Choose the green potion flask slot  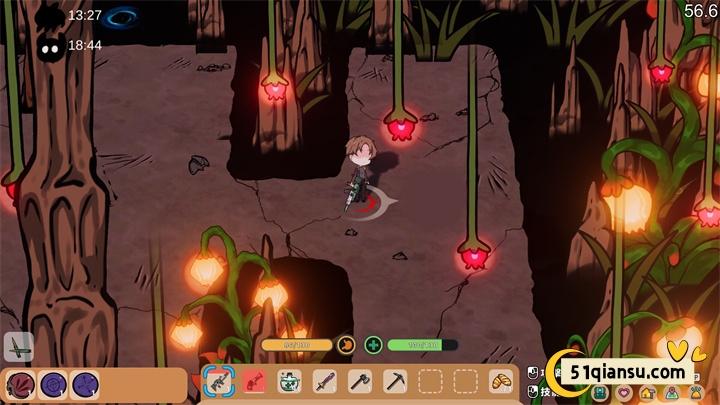(x=290, y=381)
